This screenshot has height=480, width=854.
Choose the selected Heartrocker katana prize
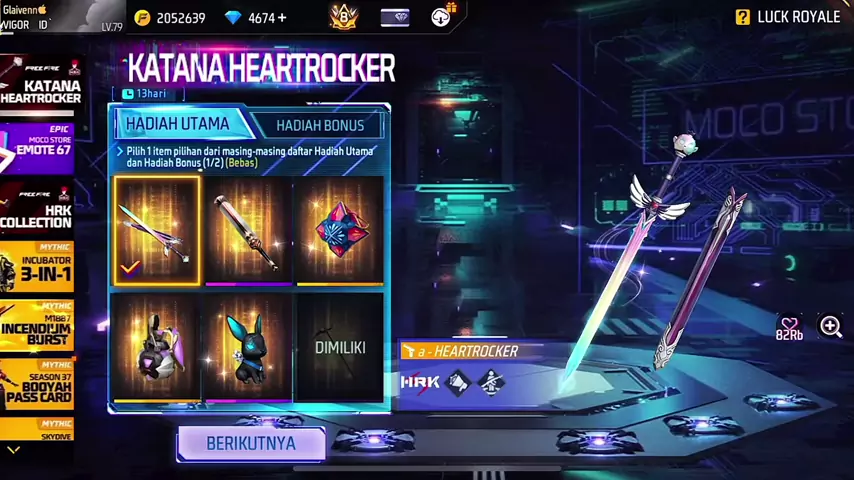(x=157, y=231)
